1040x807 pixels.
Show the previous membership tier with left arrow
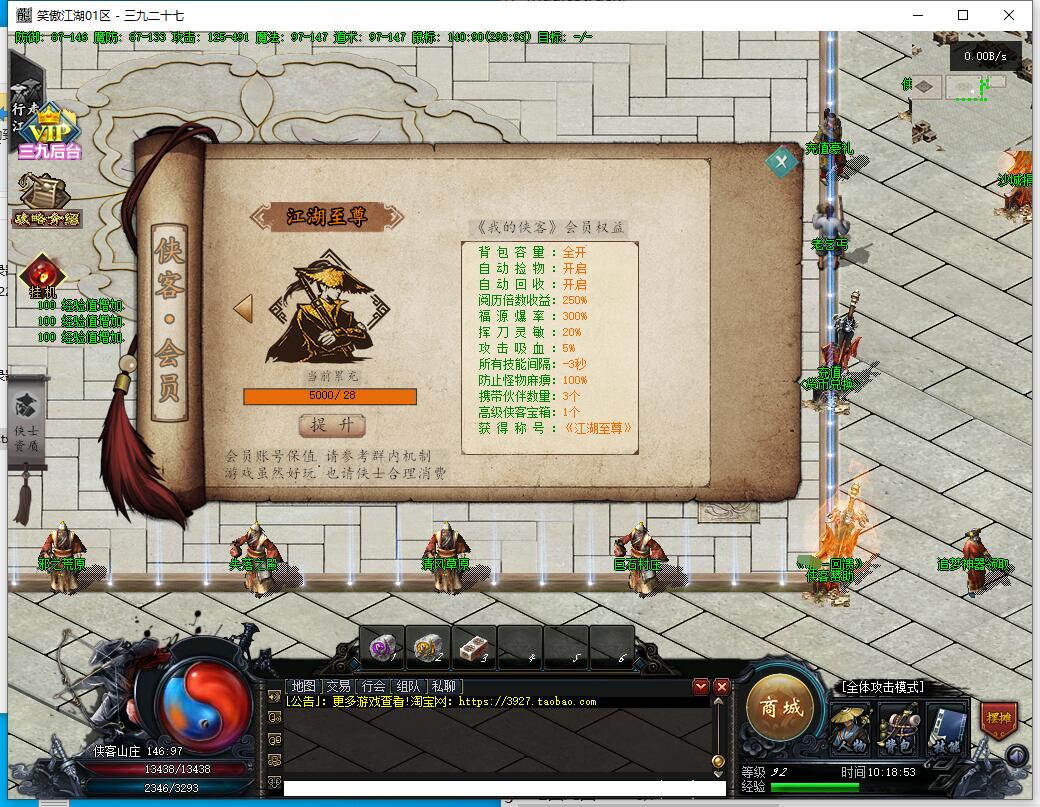pyautogui.click(x=243, y=308)
